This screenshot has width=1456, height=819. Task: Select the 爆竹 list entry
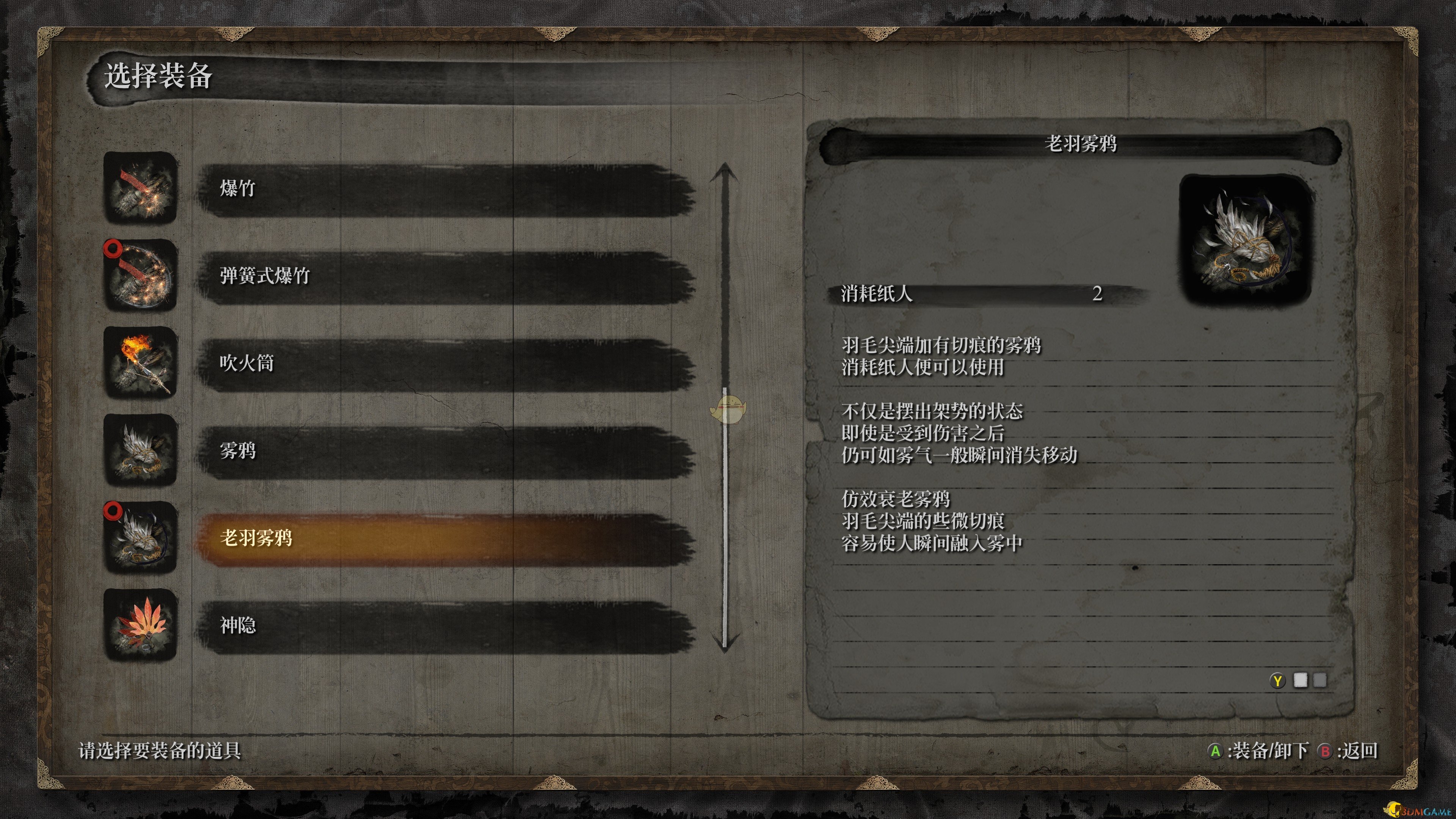point(446,189)
